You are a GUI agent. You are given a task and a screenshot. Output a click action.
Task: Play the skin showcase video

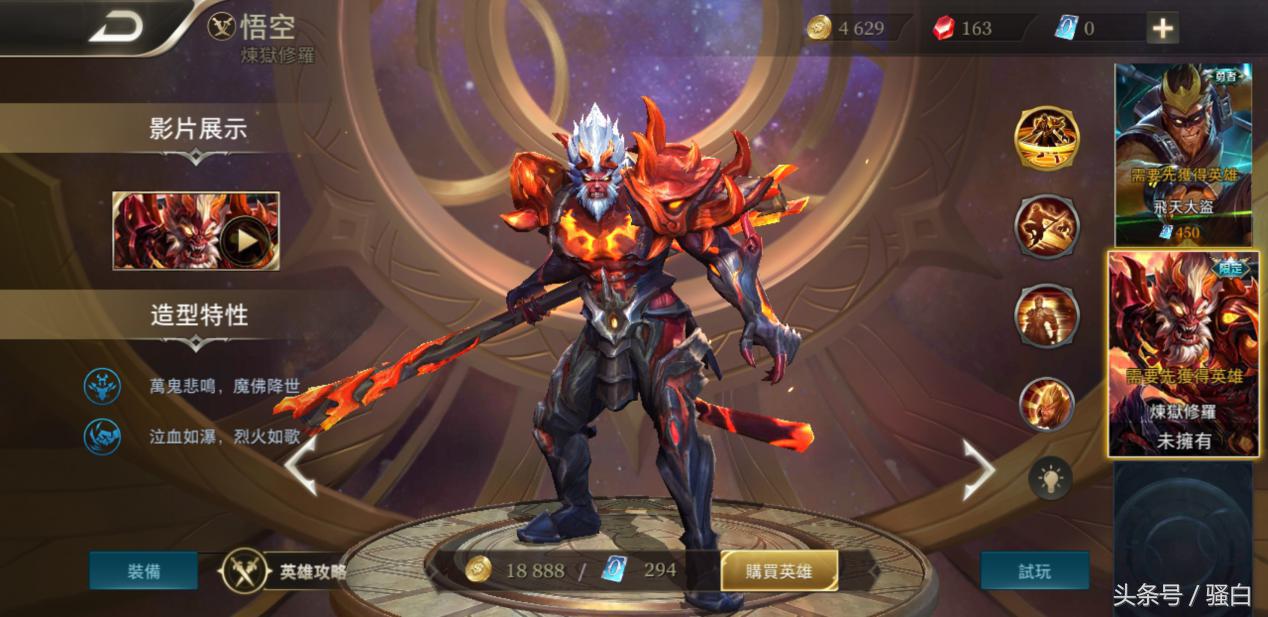(242, 239)
